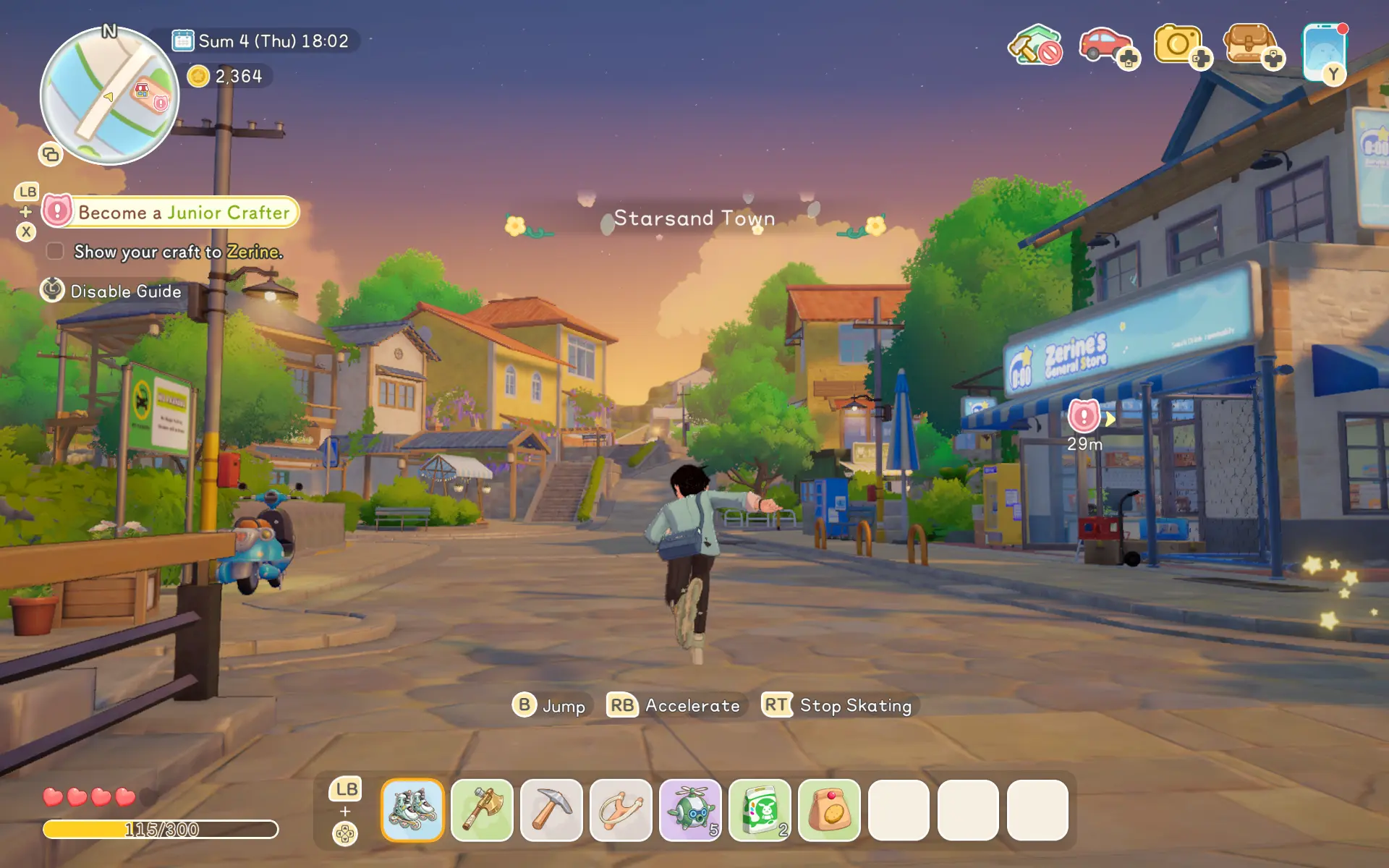This screenshot has width=1389, height=868.
Task: Select the roller skates hotbar slot
Action: point(412,809)
